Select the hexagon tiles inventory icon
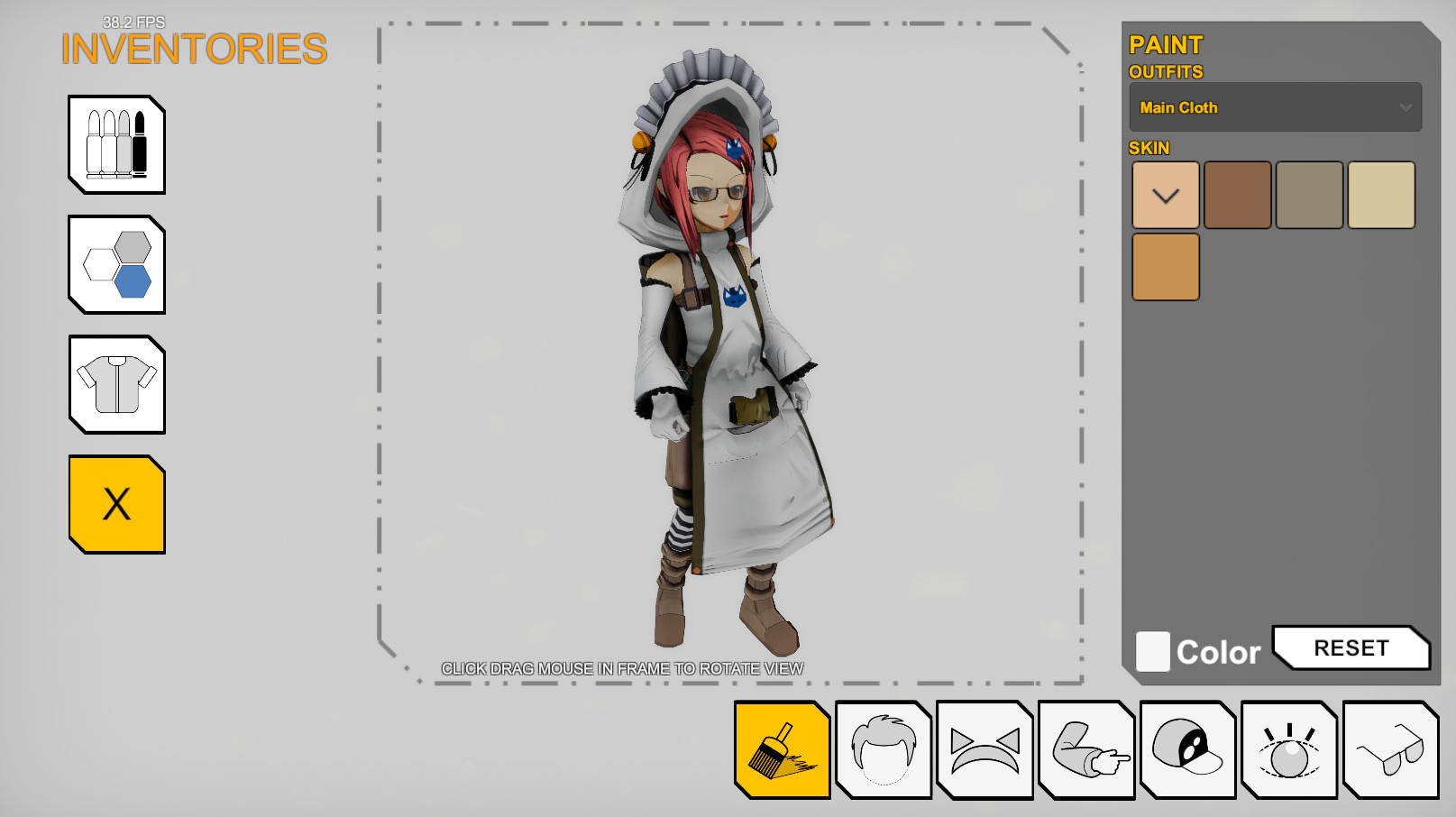This screenshot has width=1456, height=817. tap(116, 264)
